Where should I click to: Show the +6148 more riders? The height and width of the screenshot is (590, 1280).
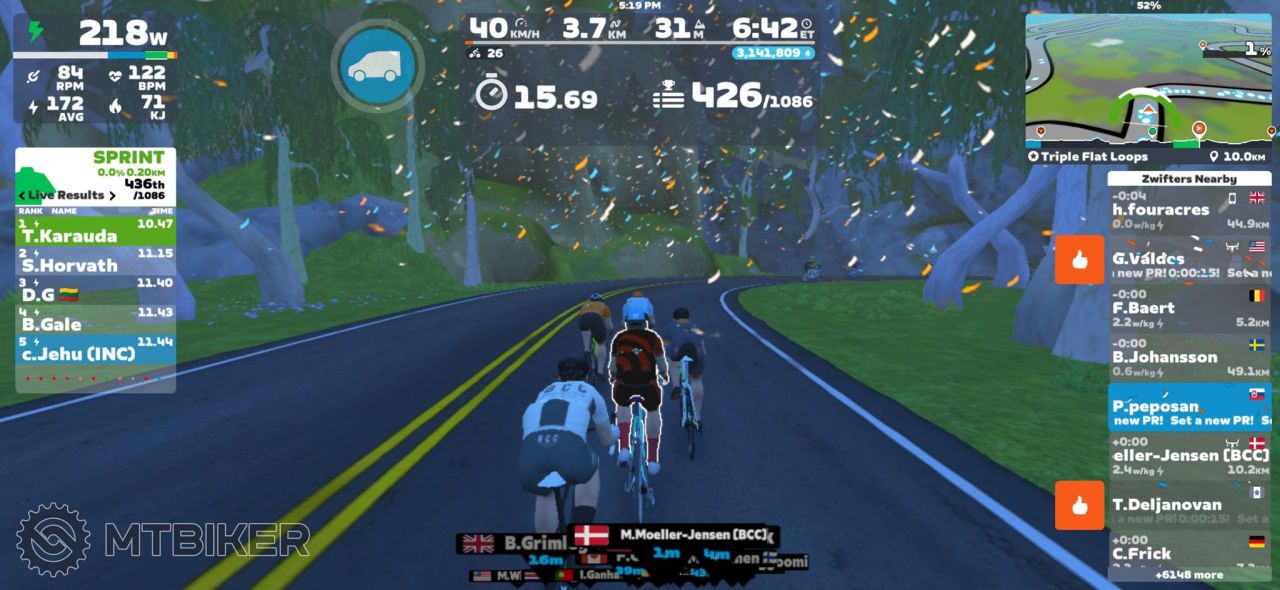1188,575
